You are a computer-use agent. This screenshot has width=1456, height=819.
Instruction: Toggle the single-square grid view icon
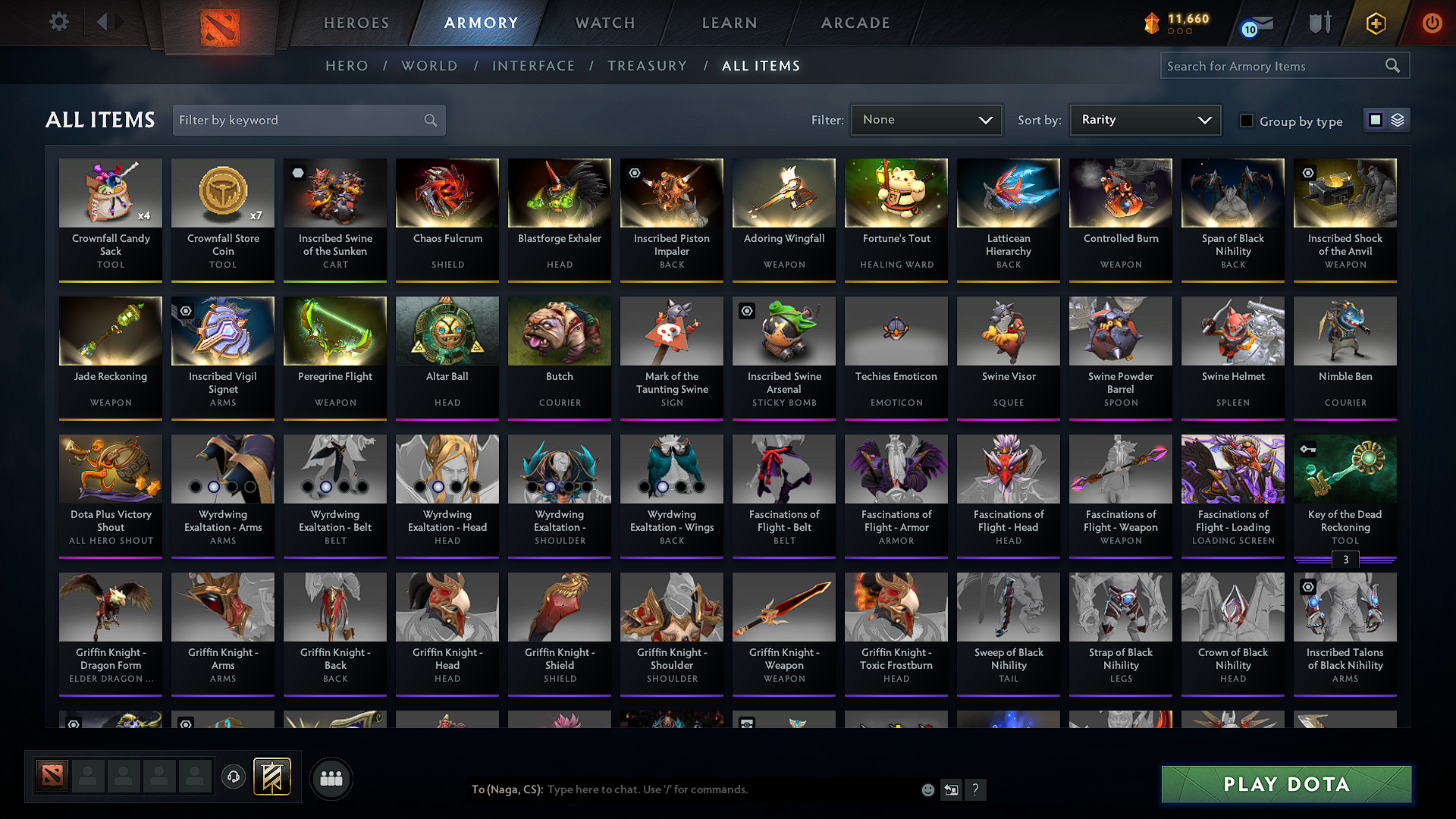pos(1375,120)
